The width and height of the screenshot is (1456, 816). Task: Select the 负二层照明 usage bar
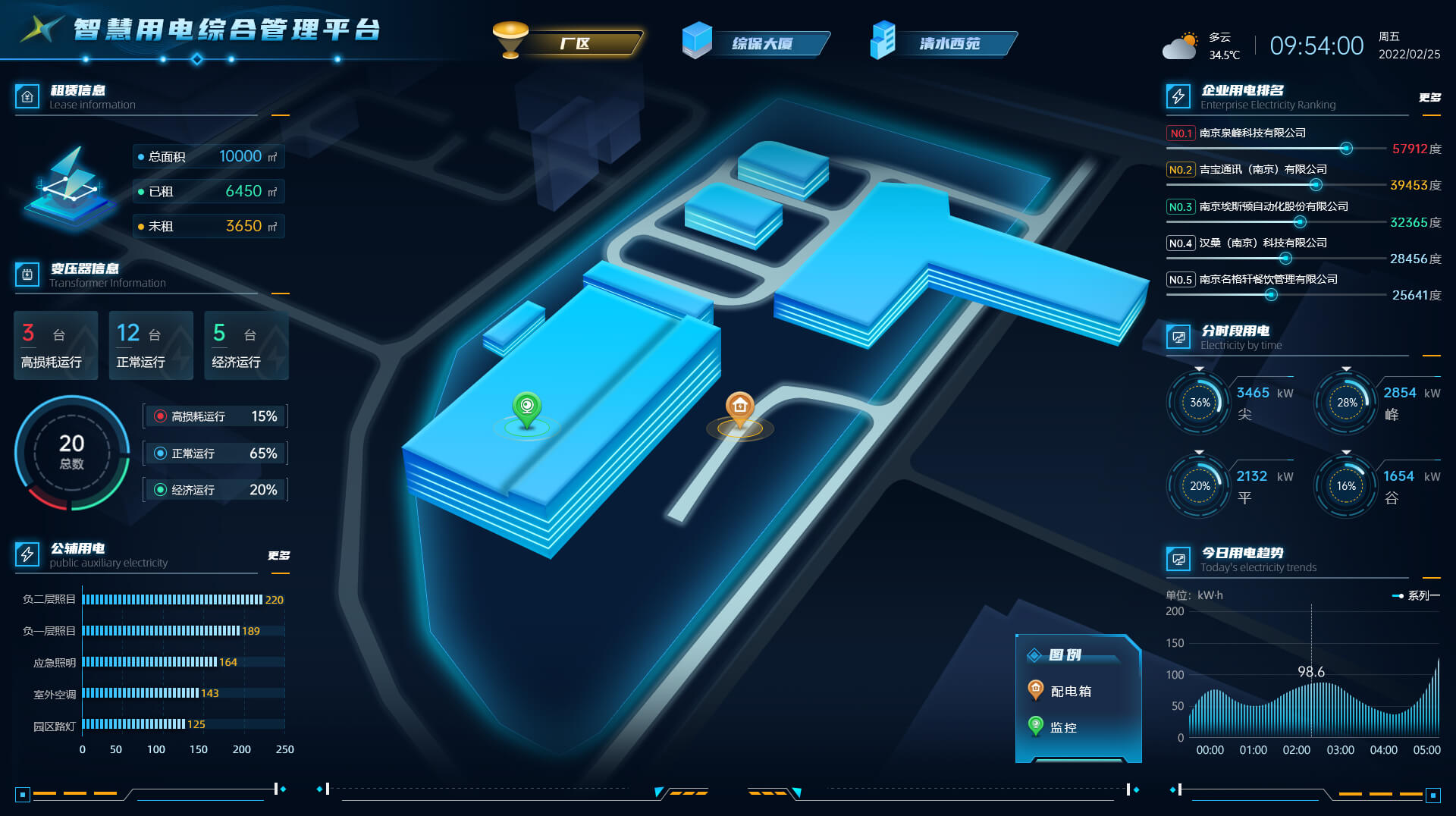pyautogui.click(x=173, y=600)
